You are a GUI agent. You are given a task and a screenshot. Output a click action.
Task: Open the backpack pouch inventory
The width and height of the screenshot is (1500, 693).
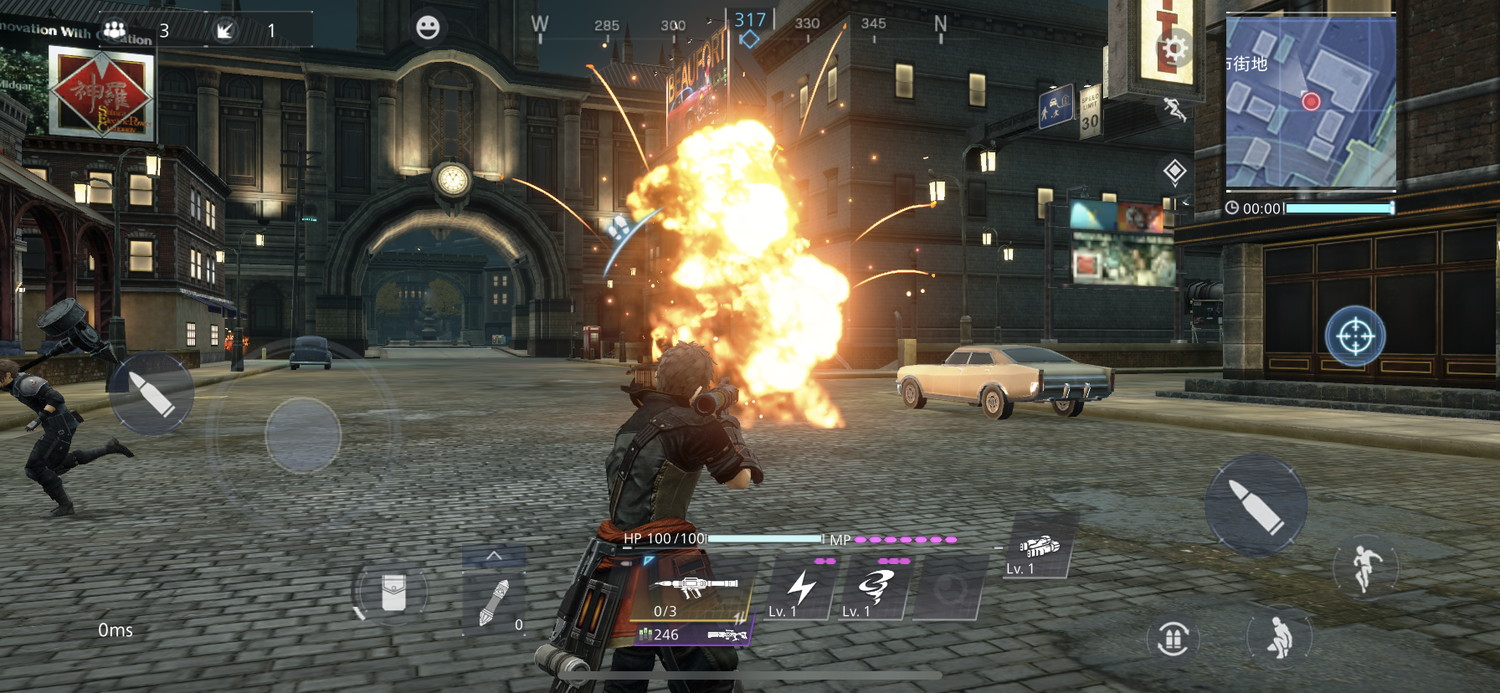point(391,593)
